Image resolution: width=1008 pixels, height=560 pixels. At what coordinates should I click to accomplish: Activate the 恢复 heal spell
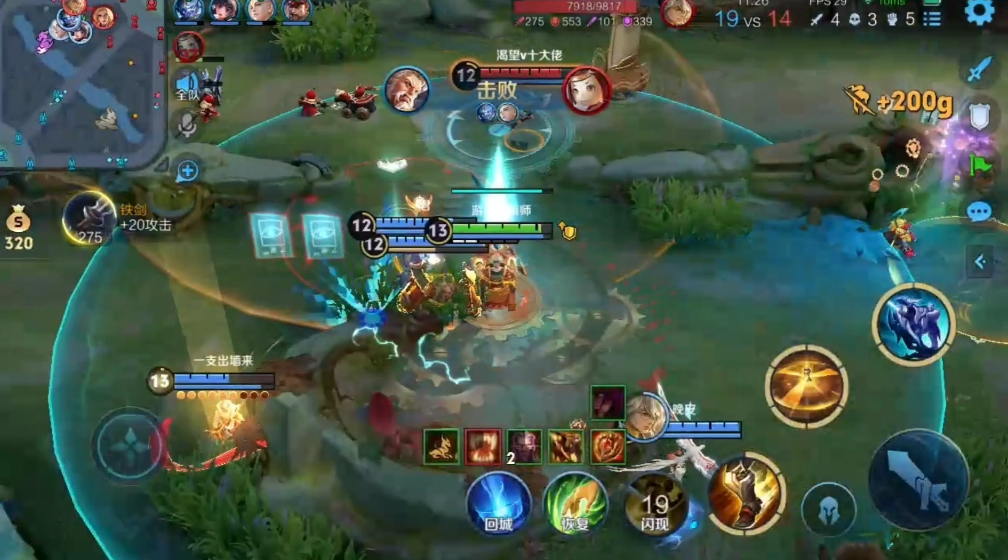click(576, 502)
